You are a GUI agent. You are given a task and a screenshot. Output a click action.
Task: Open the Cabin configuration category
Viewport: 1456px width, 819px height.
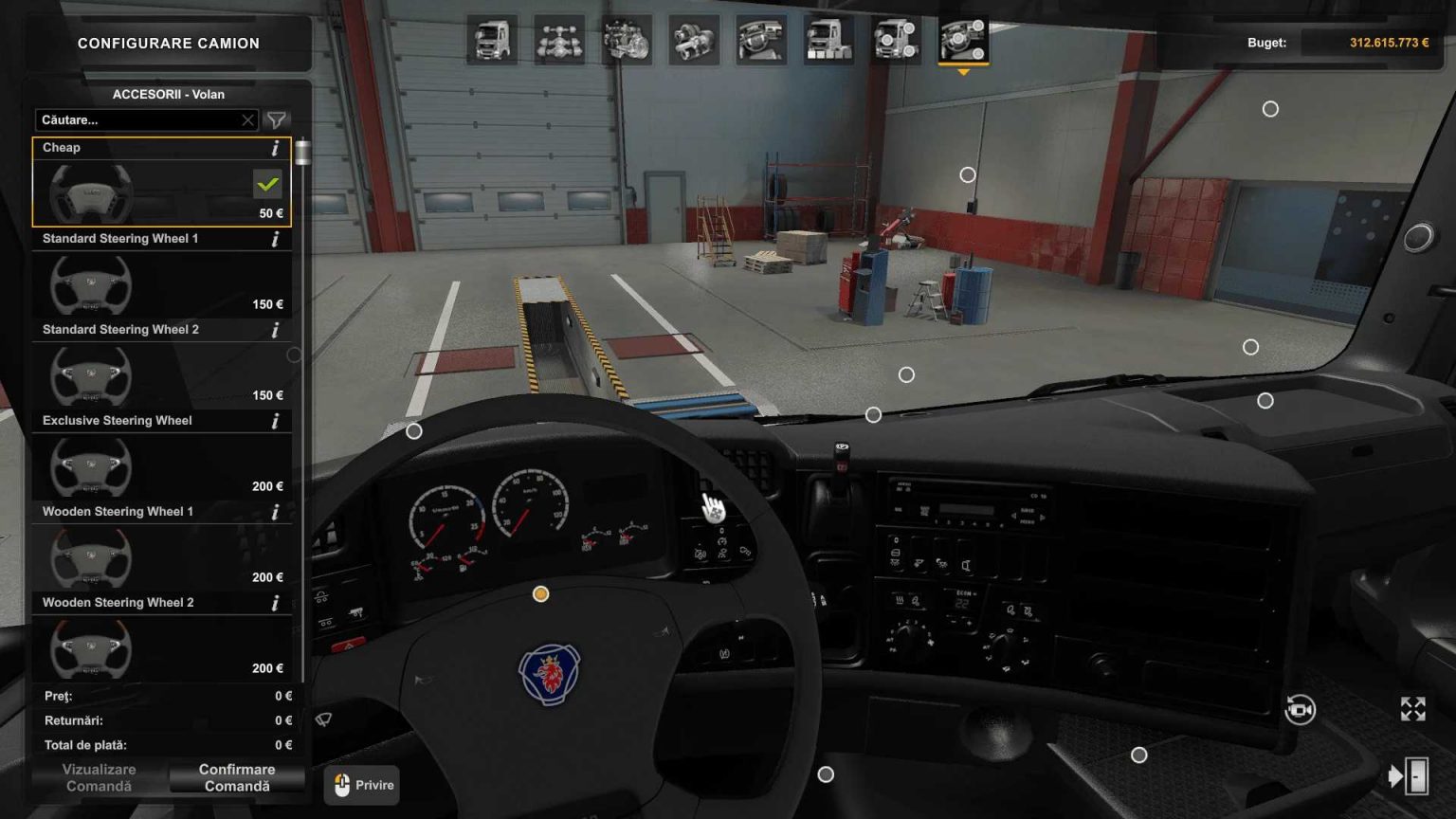tap(493, 40)
